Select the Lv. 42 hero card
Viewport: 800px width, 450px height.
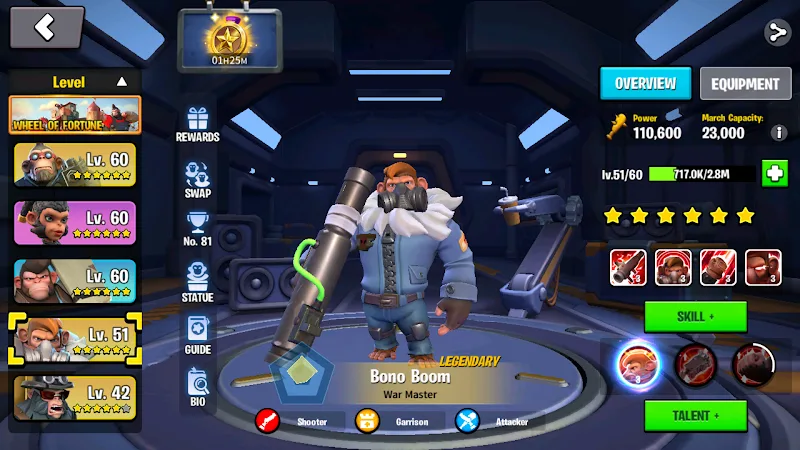(x=75, y=397)
